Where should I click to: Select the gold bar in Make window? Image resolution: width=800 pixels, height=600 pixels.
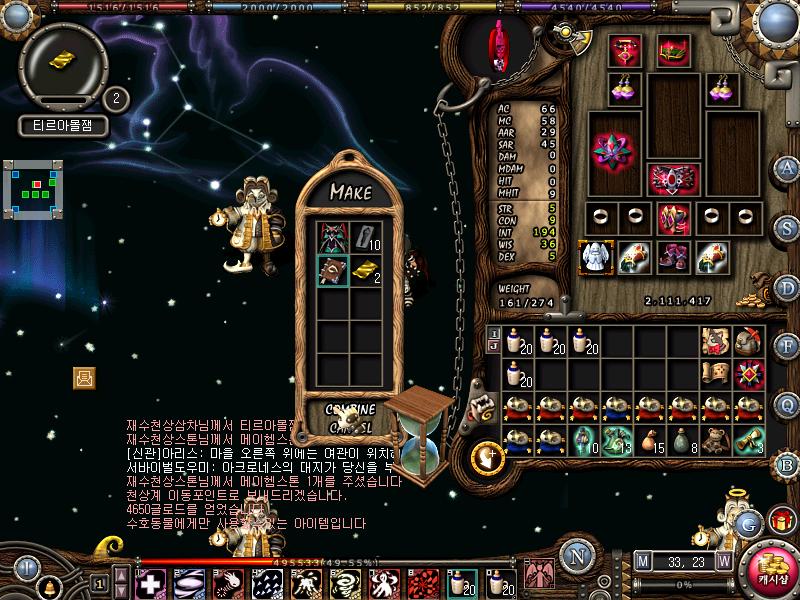pyautogui.click(x=366, y=271)
